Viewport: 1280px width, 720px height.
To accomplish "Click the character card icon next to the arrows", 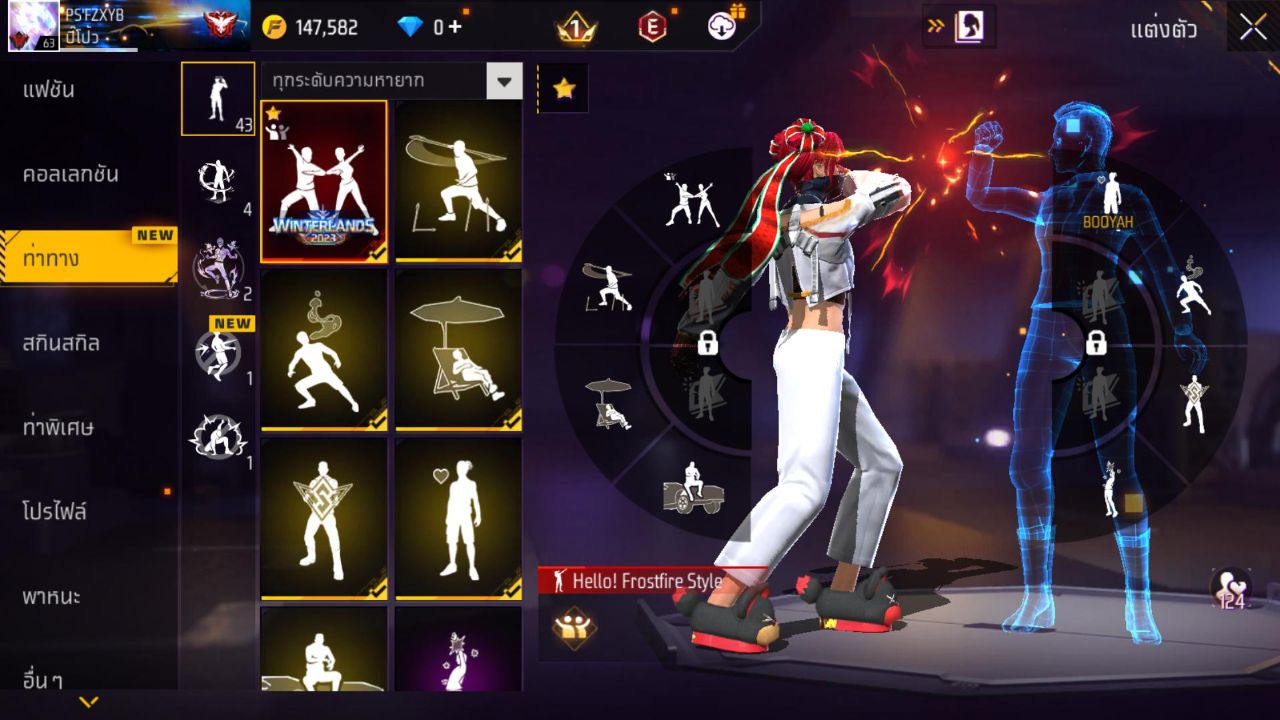I will [x=970, y=28].
